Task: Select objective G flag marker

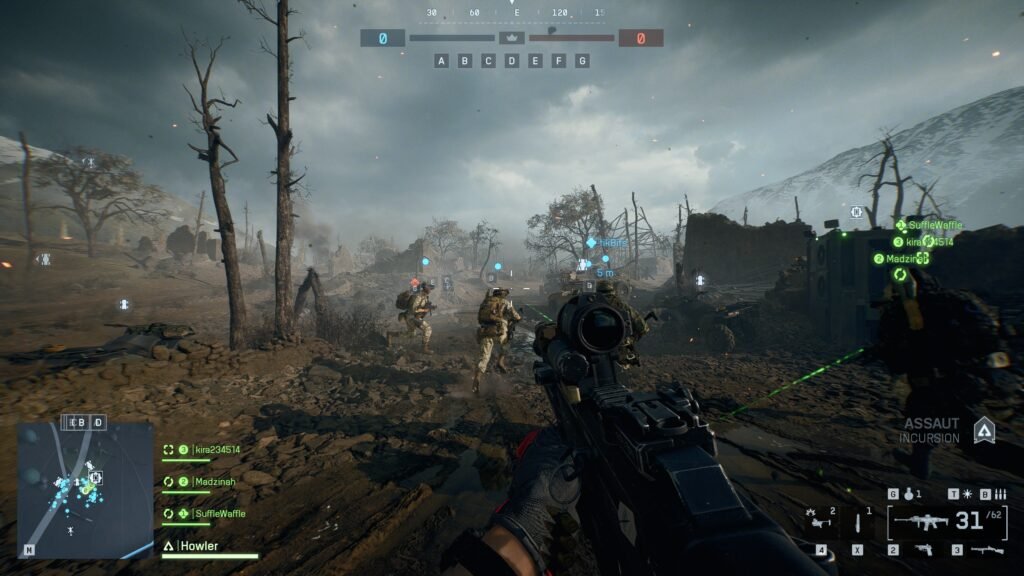Action: [582, 61]
